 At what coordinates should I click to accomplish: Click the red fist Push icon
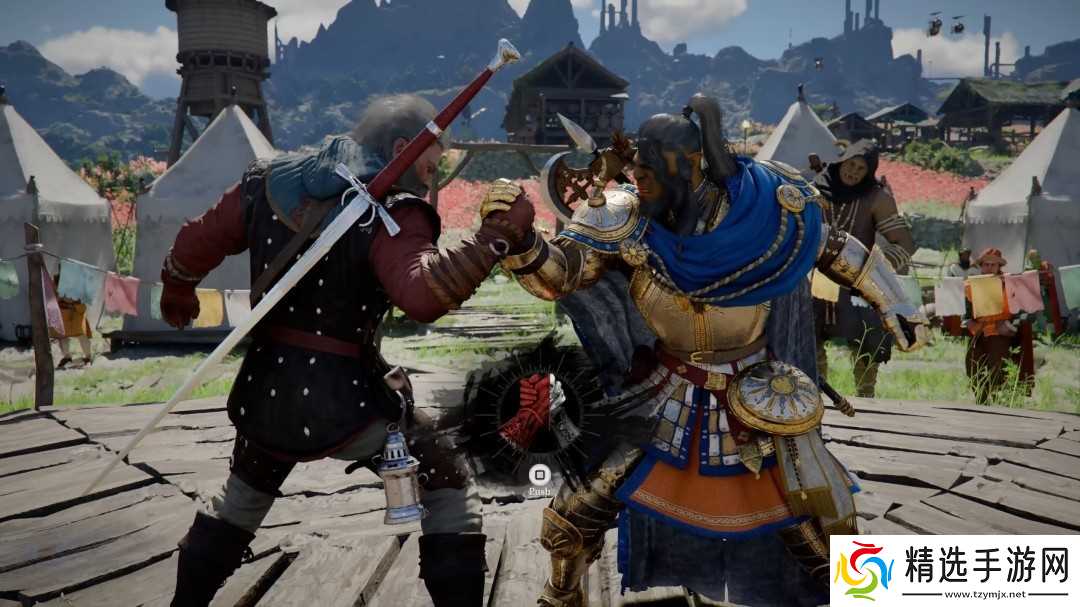533,409
